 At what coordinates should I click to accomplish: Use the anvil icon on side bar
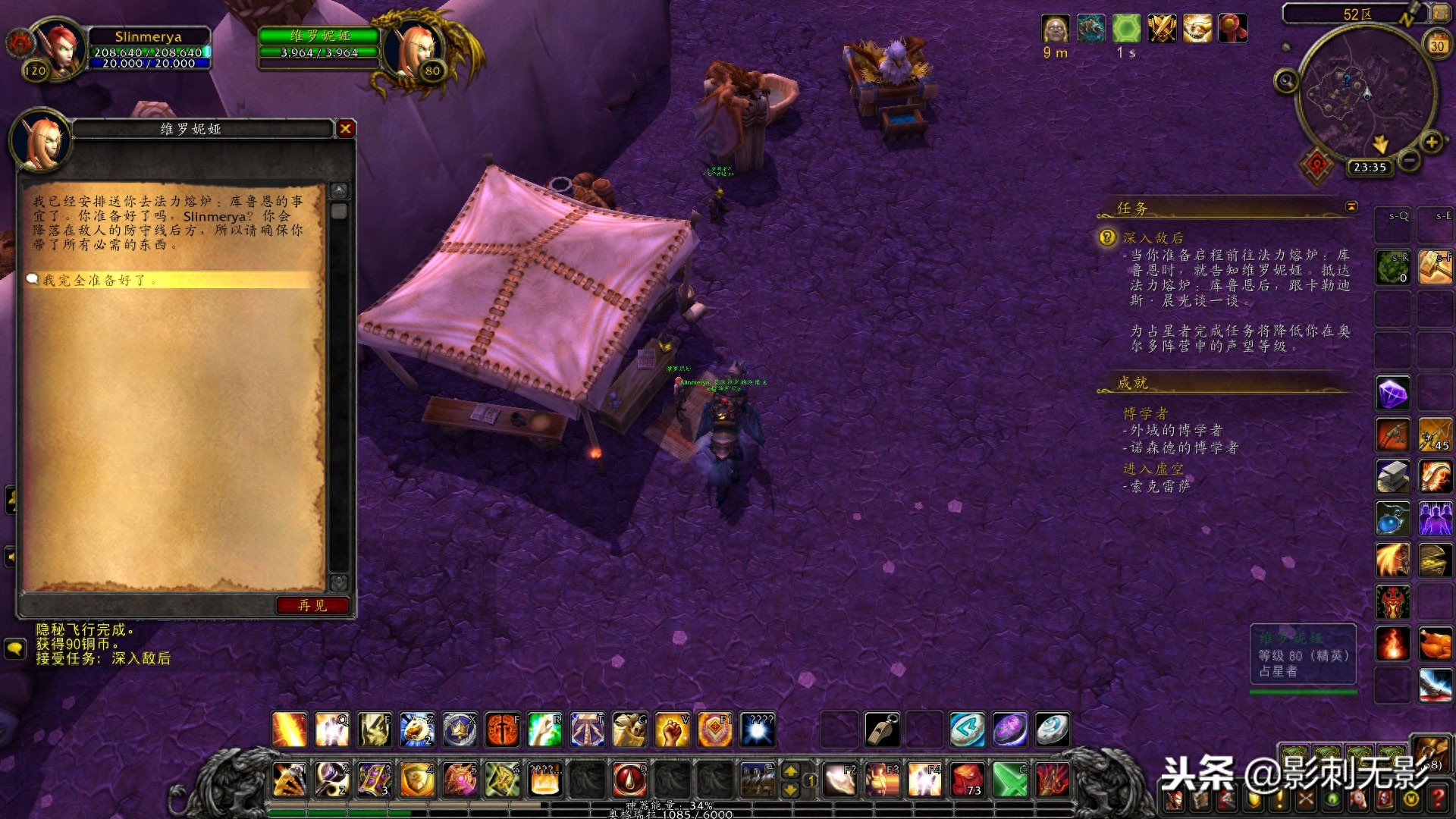1393,477
